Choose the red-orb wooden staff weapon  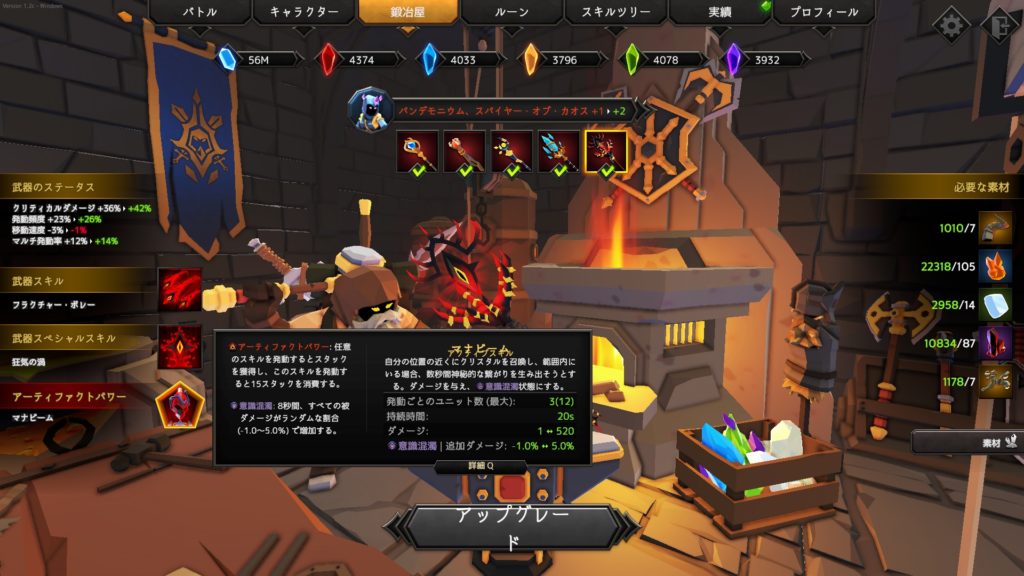tap(463, 150)
